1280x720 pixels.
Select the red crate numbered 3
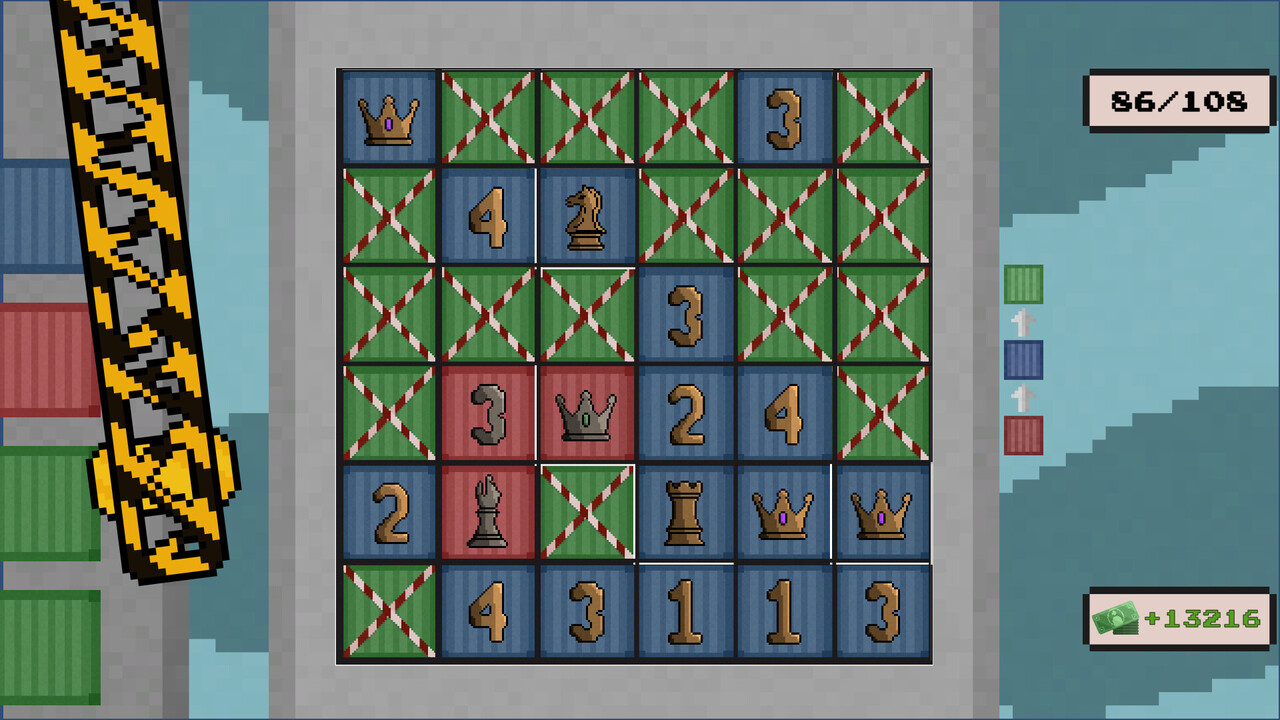point(487,414)
